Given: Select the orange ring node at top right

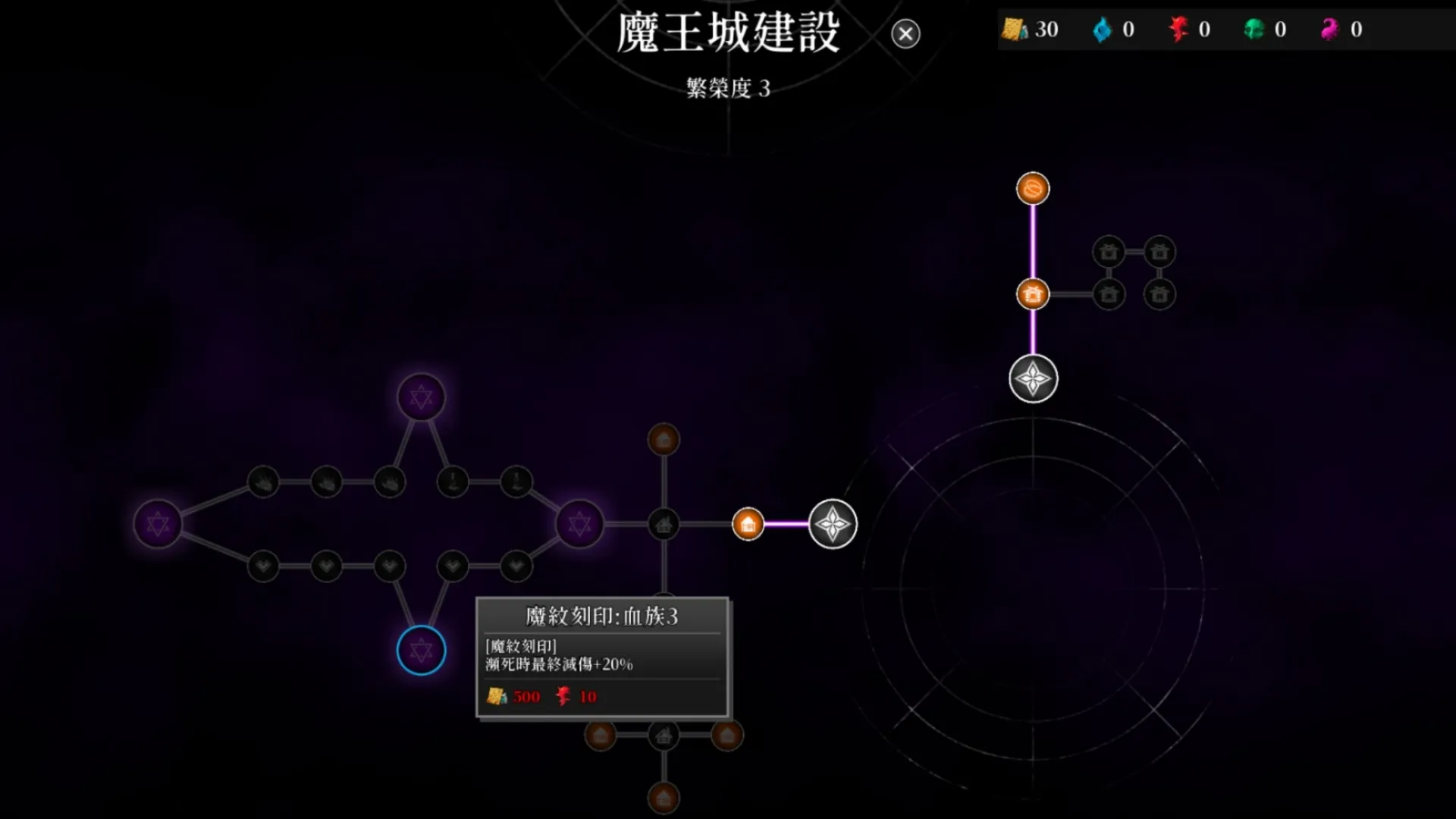Looking at the screenshot, I should point(1033,190).
